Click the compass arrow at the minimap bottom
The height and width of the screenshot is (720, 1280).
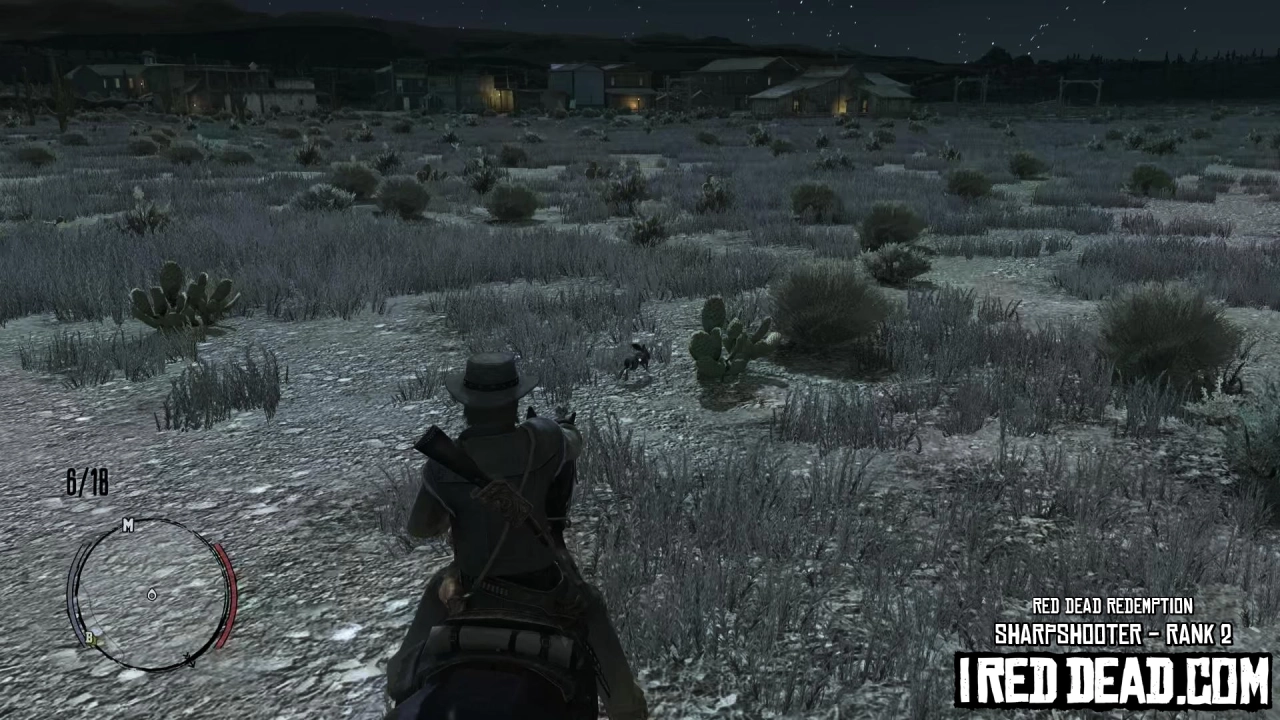[x=190, y=658]
